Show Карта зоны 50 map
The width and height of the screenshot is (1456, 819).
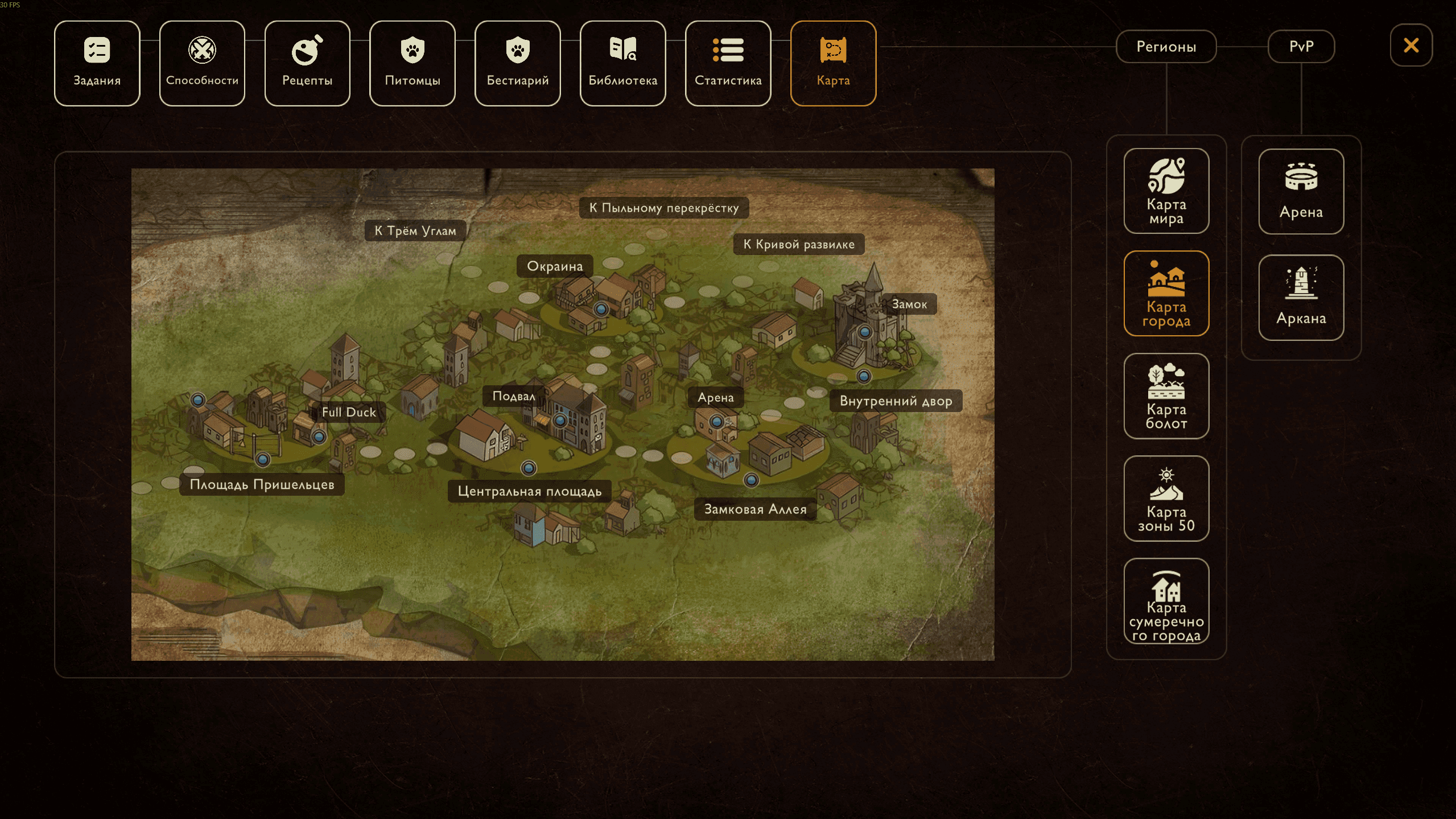tap(1166, 498)
